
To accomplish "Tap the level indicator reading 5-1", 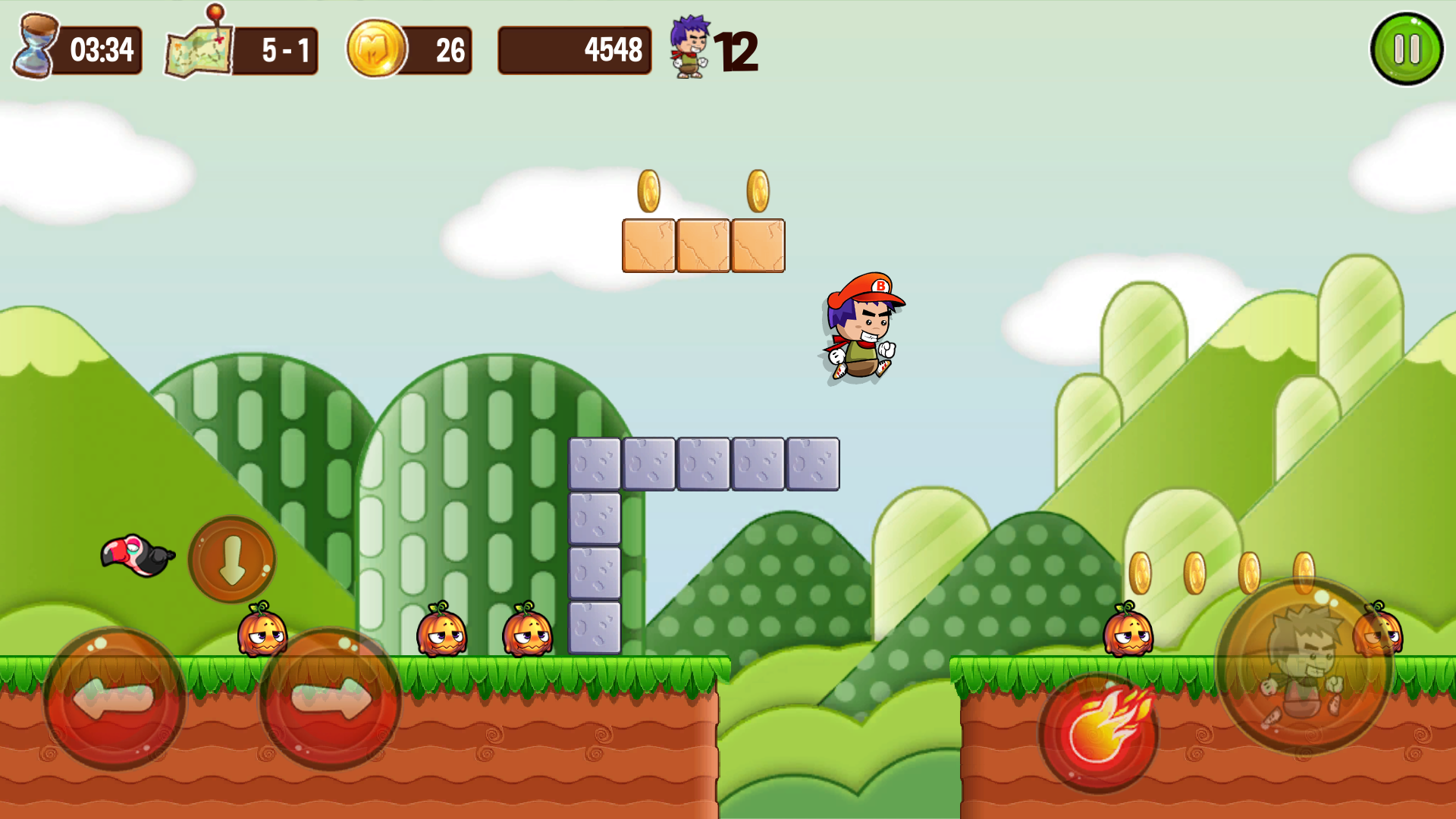I will pyautogui.click(x=288, y=49).
